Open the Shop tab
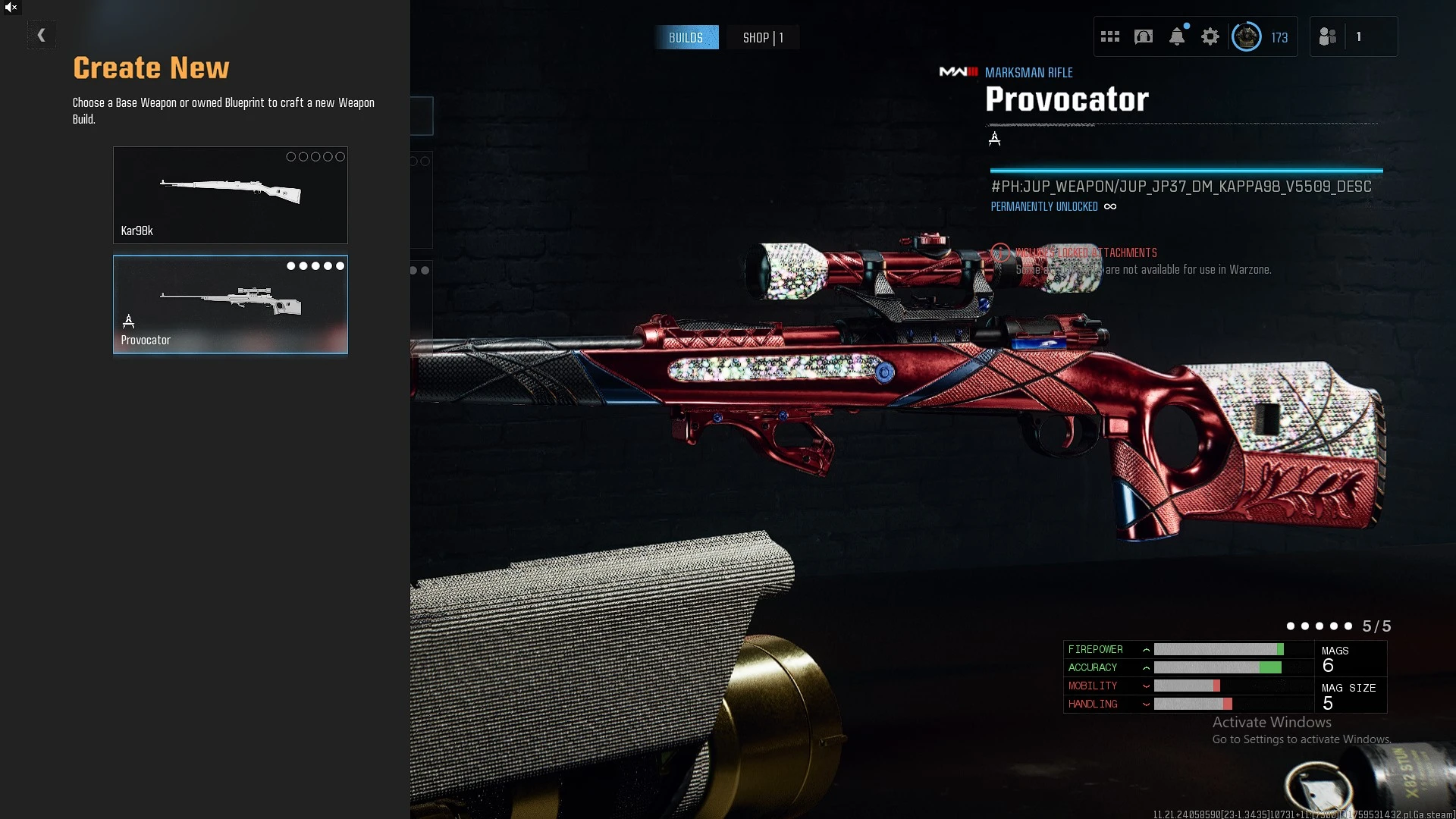Screen dimensions: 1456x819 [x=762, y=37]
